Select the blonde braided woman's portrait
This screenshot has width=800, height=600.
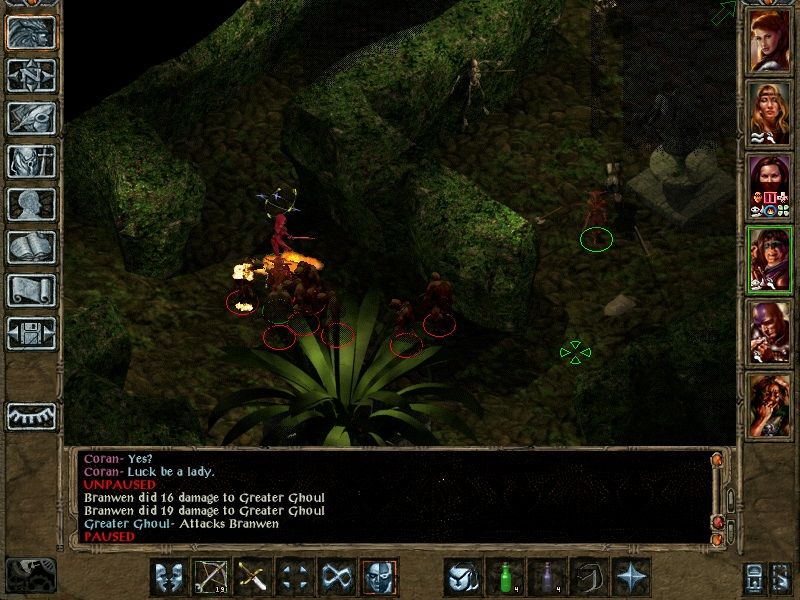click(x=770, y=111)
